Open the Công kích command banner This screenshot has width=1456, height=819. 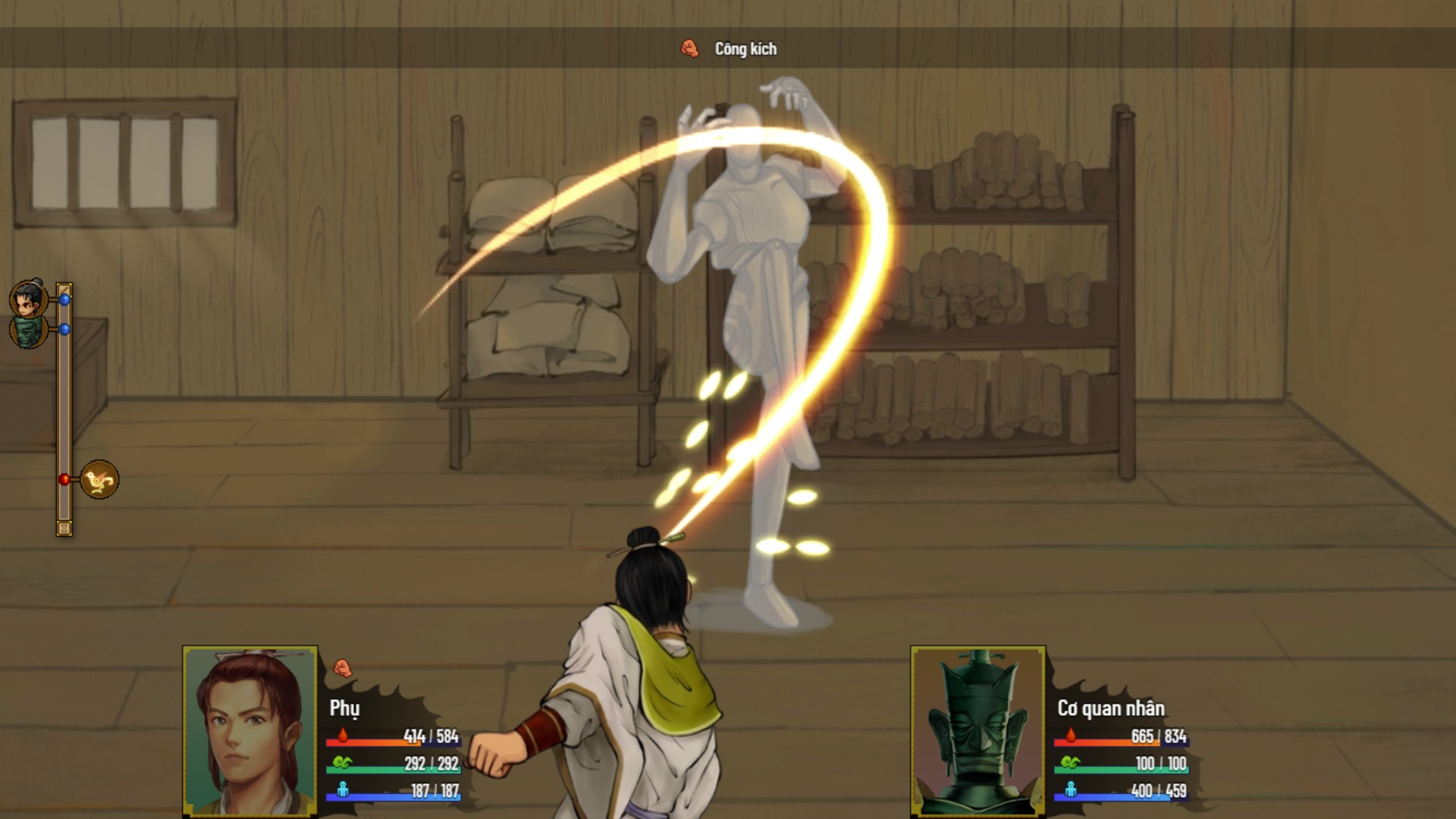tap(739, 49)
